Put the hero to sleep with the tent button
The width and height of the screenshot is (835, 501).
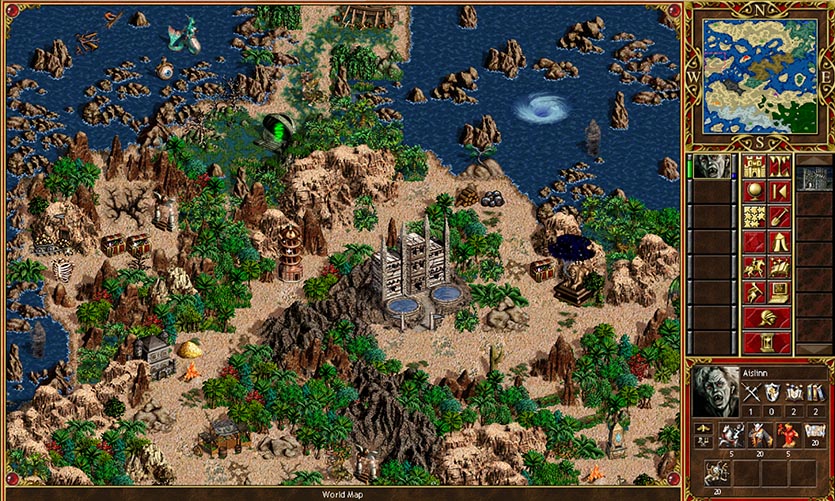(x=780, y=241)
